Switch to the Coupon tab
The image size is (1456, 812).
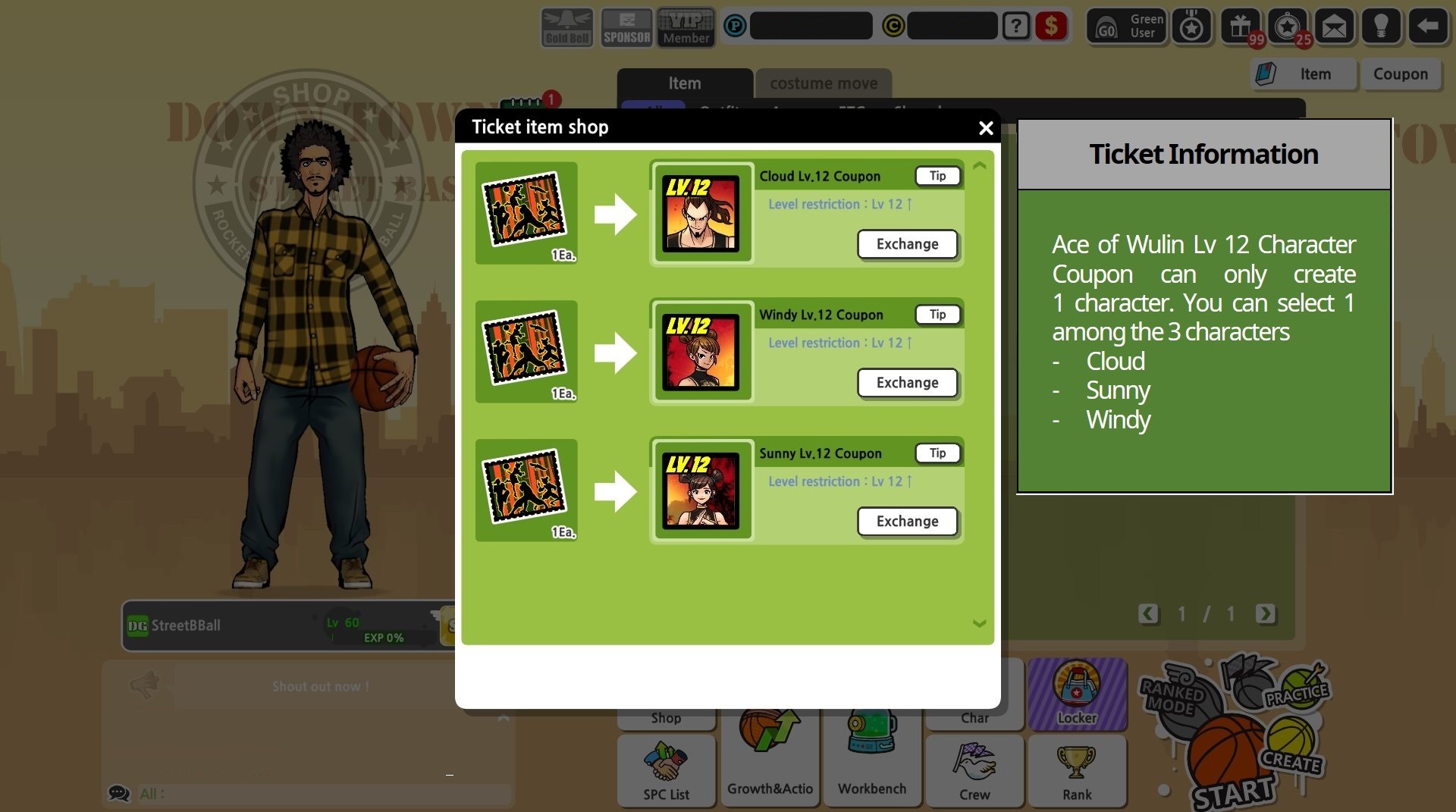(x=1401, y=74)
